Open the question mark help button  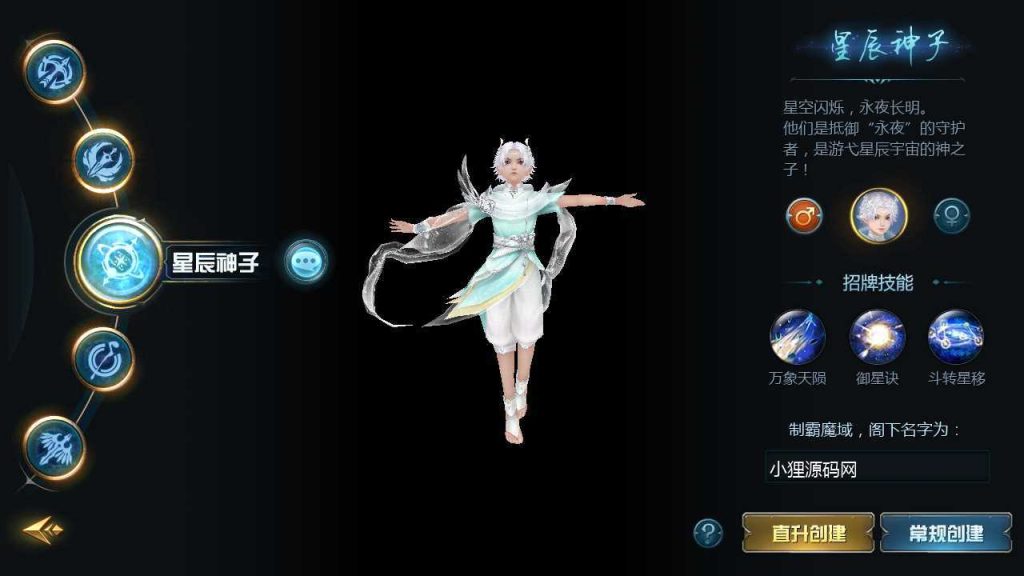708,532
